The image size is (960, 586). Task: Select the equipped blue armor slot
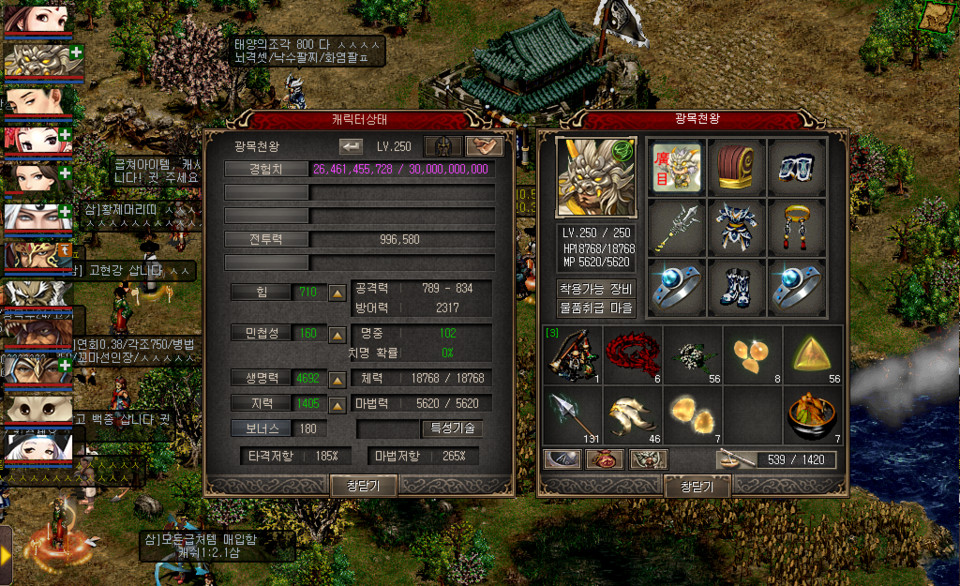click(x=736, y=227)
